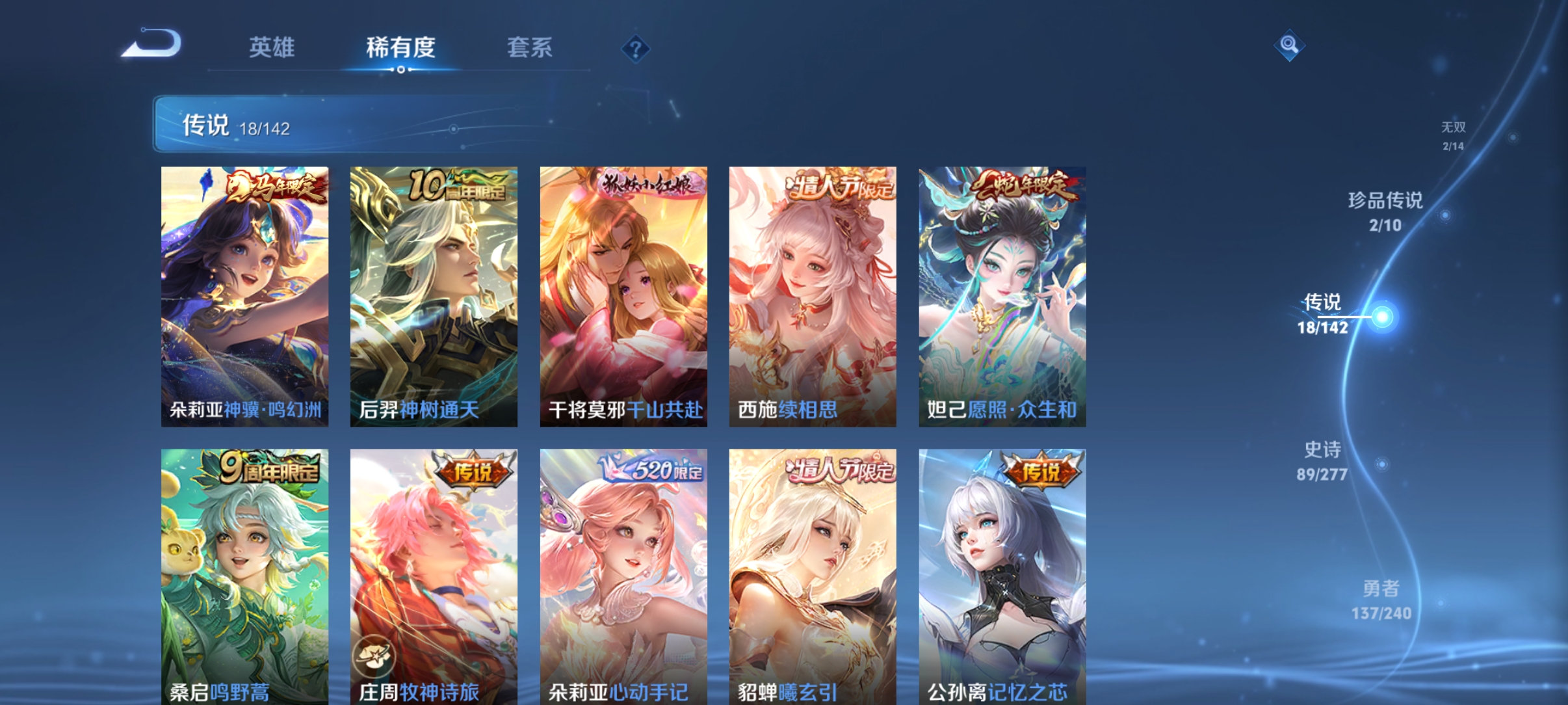The width and height of the screenshot is (1568, 705).
Task: Click the question mark help icon
Action: (x=635, y=48)
